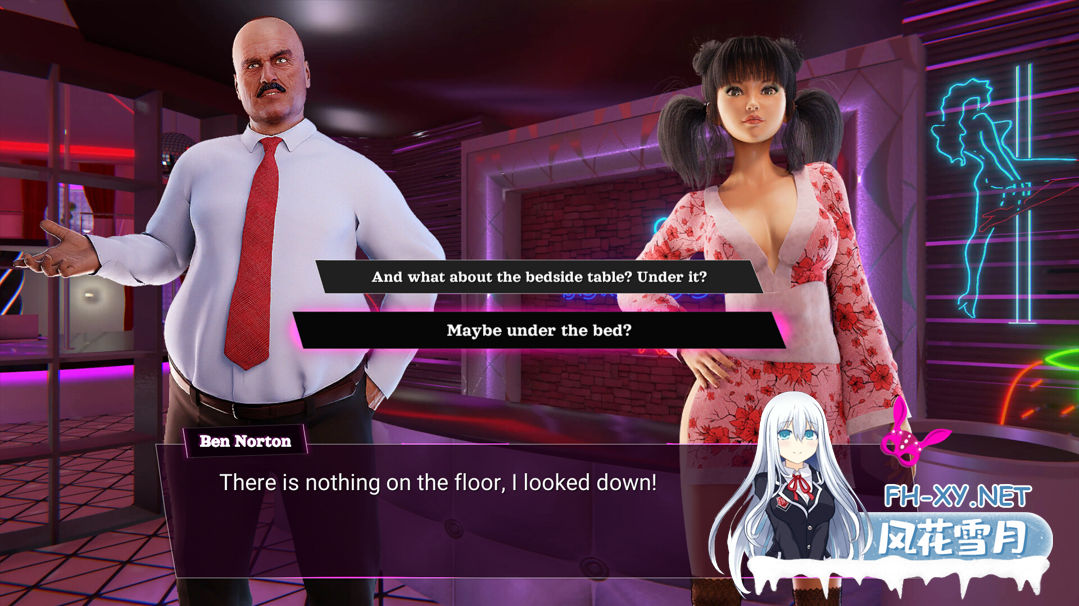Select the 'Maybe under the bed?' option

[x=539, y=331]
